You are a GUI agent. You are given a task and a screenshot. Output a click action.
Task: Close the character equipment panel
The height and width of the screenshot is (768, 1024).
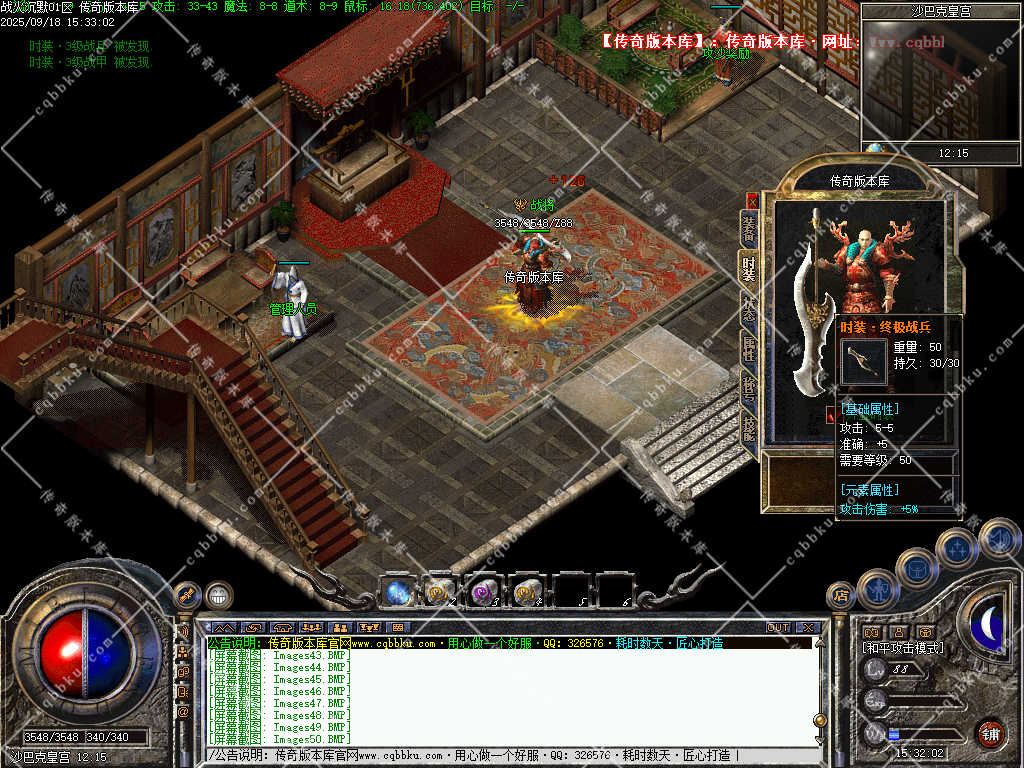[752, 200]
